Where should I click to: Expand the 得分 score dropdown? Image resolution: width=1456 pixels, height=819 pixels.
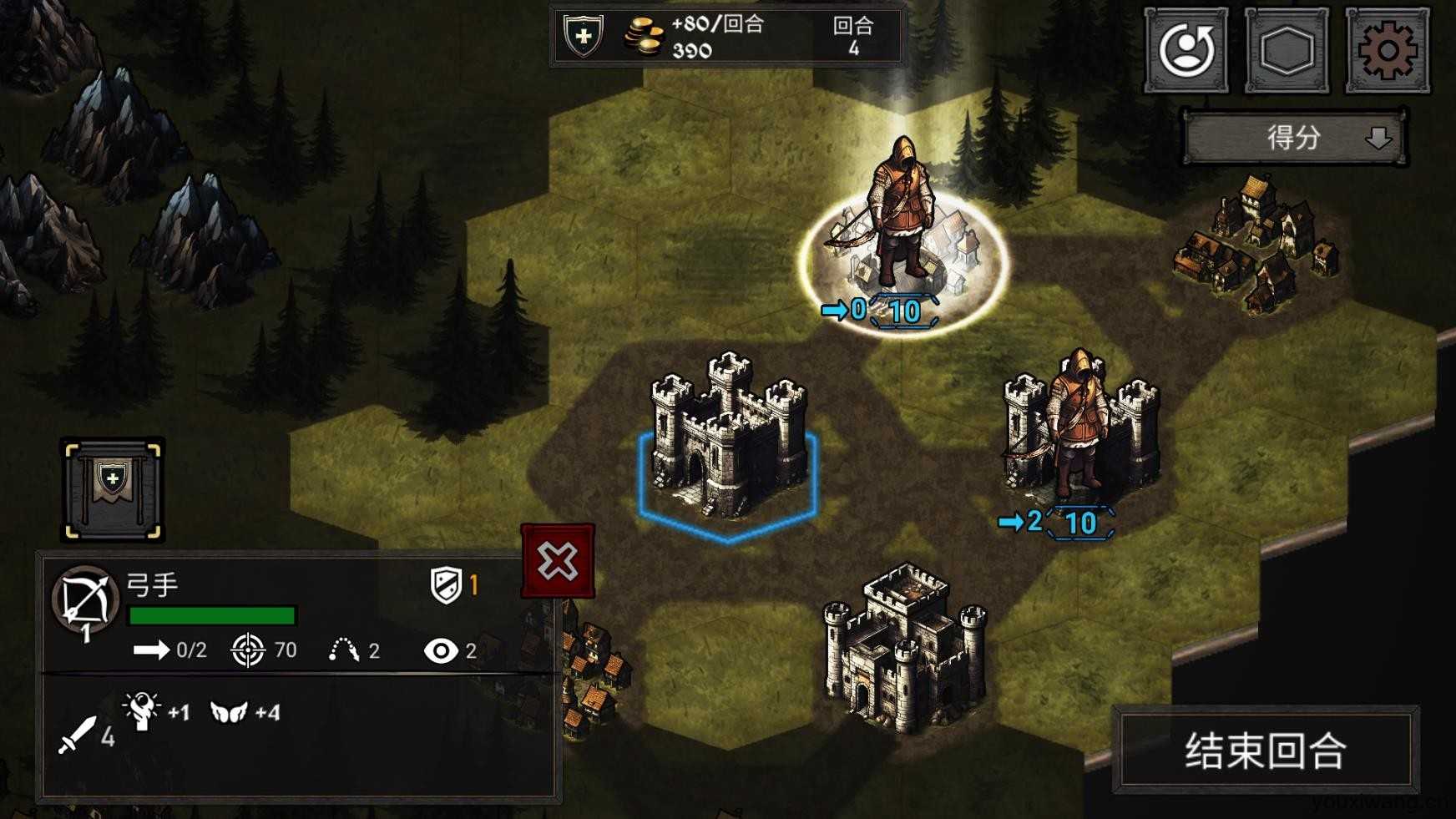click(x=1295, y=138)
